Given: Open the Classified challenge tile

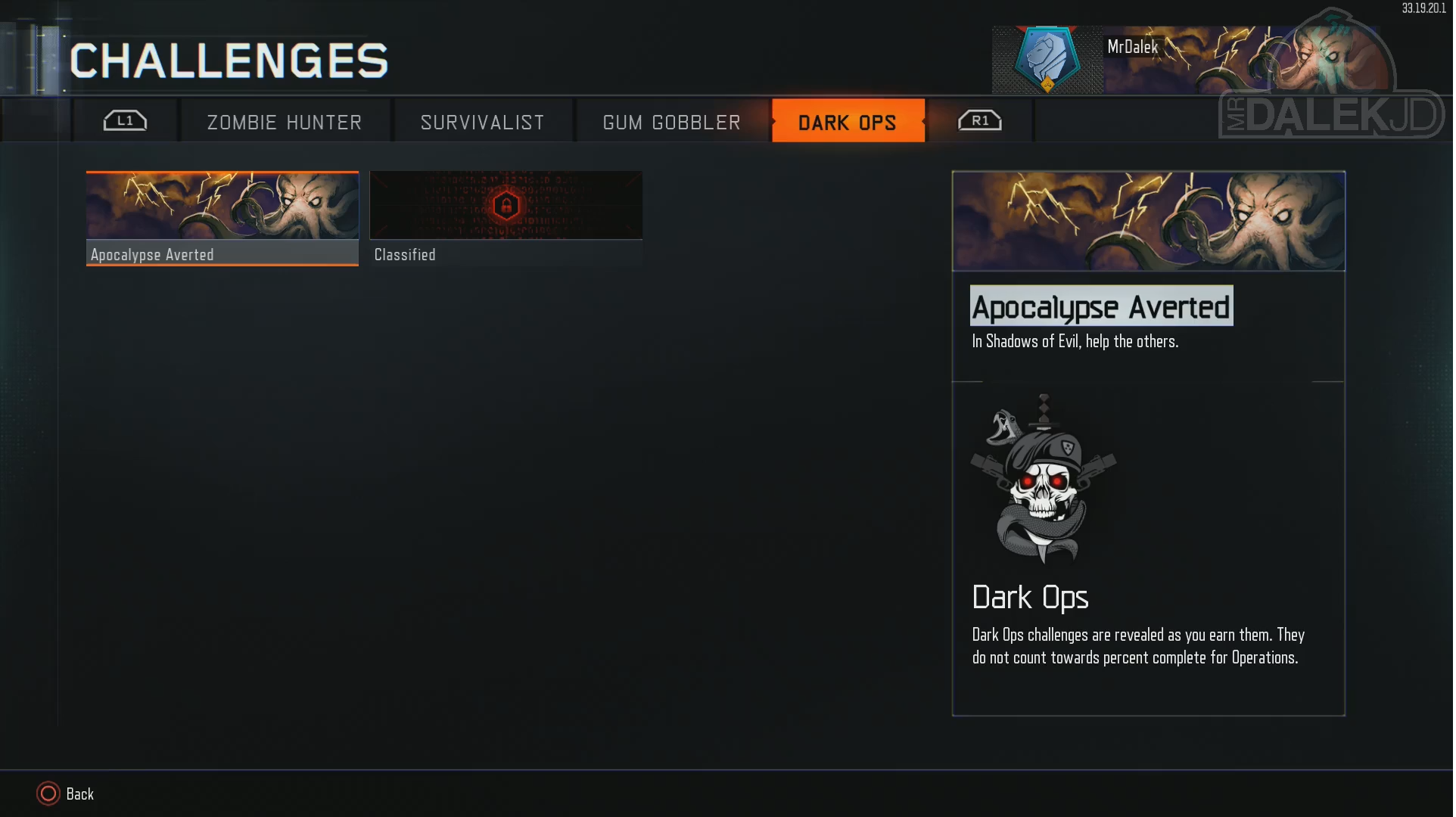Looking at the screenshot, I should point(506,218).
